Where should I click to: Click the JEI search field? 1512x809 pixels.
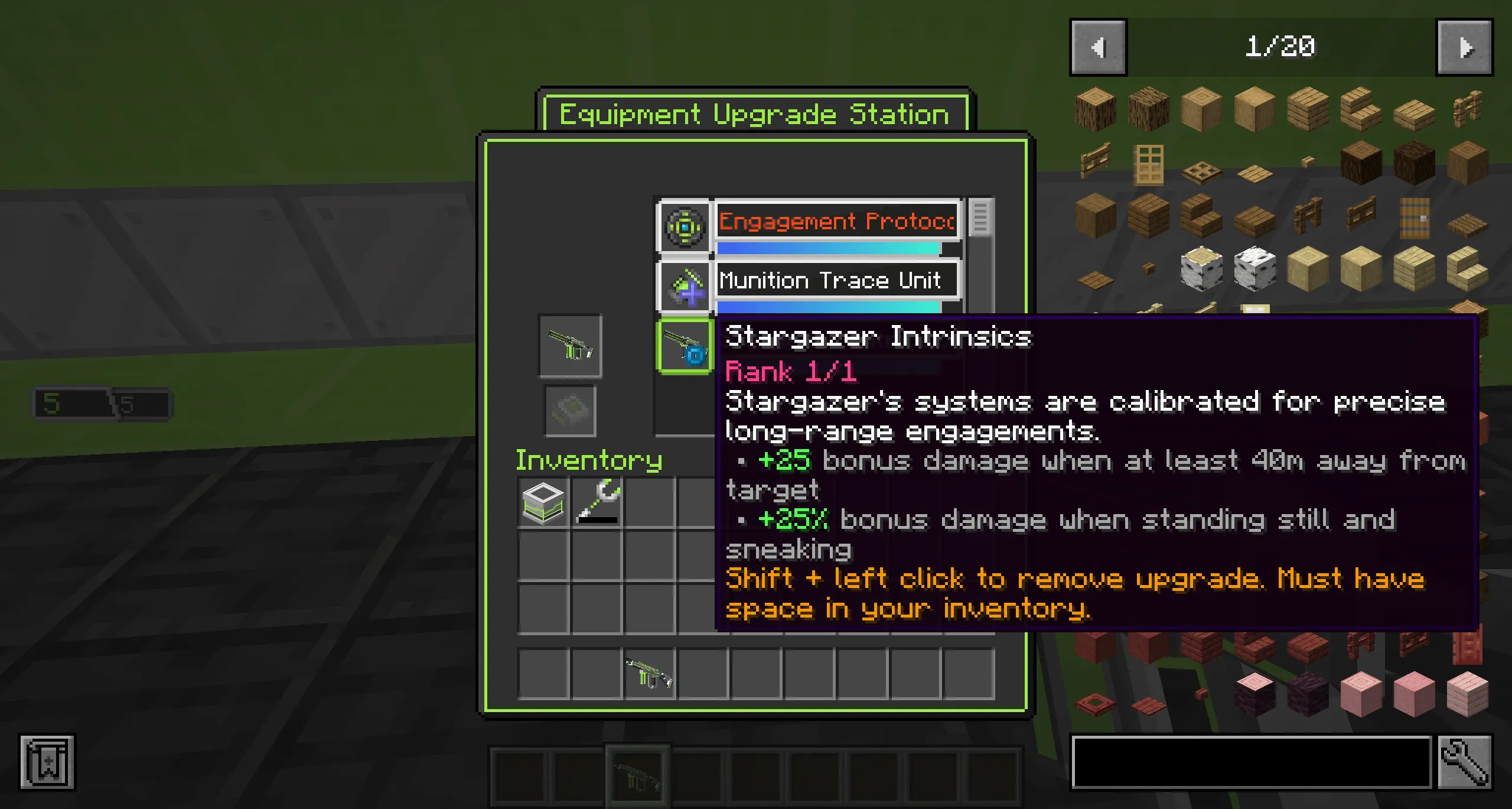[x=1252, y=763]
